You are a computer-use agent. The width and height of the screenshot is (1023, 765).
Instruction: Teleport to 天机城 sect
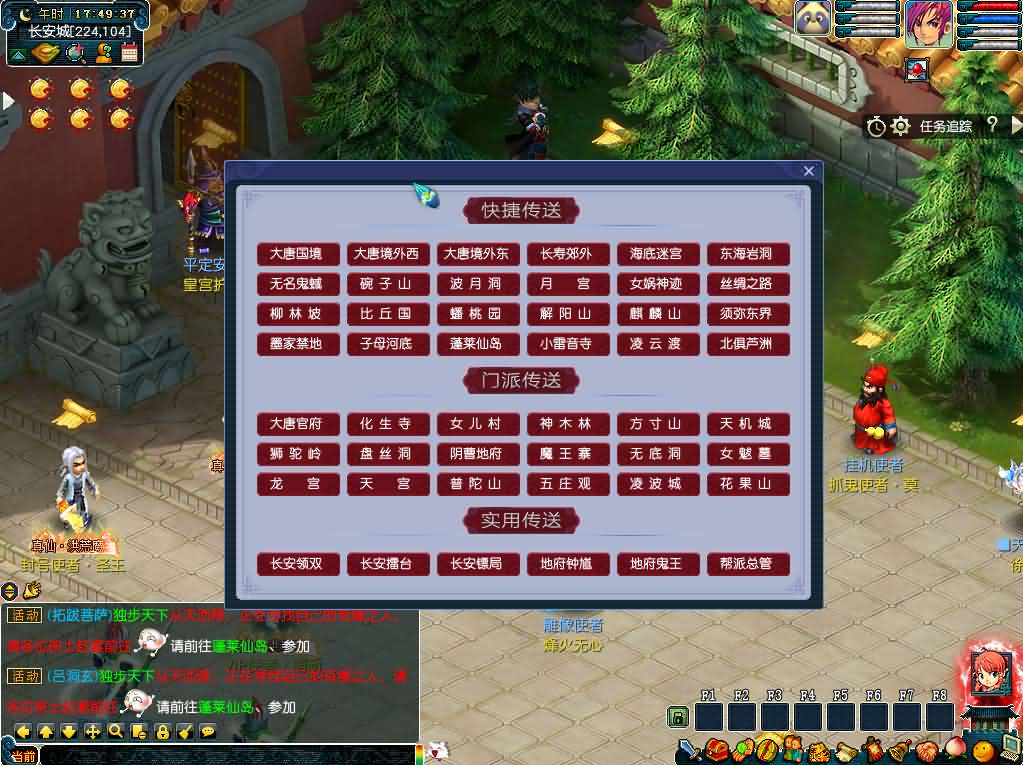point(747,424)
